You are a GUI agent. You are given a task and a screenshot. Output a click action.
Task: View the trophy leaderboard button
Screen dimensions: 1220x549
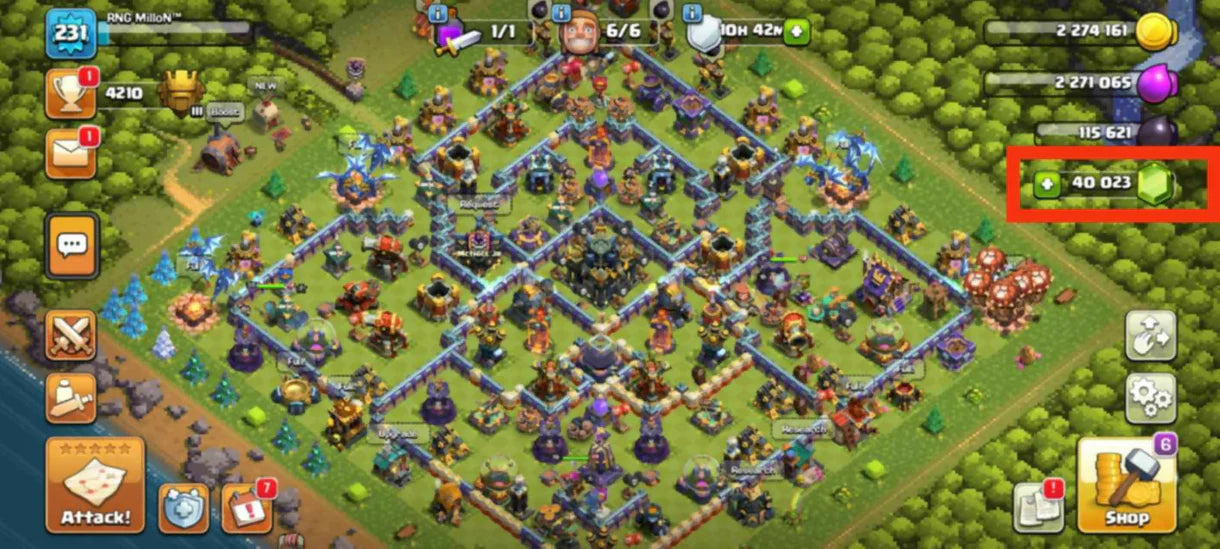point(71,95)
